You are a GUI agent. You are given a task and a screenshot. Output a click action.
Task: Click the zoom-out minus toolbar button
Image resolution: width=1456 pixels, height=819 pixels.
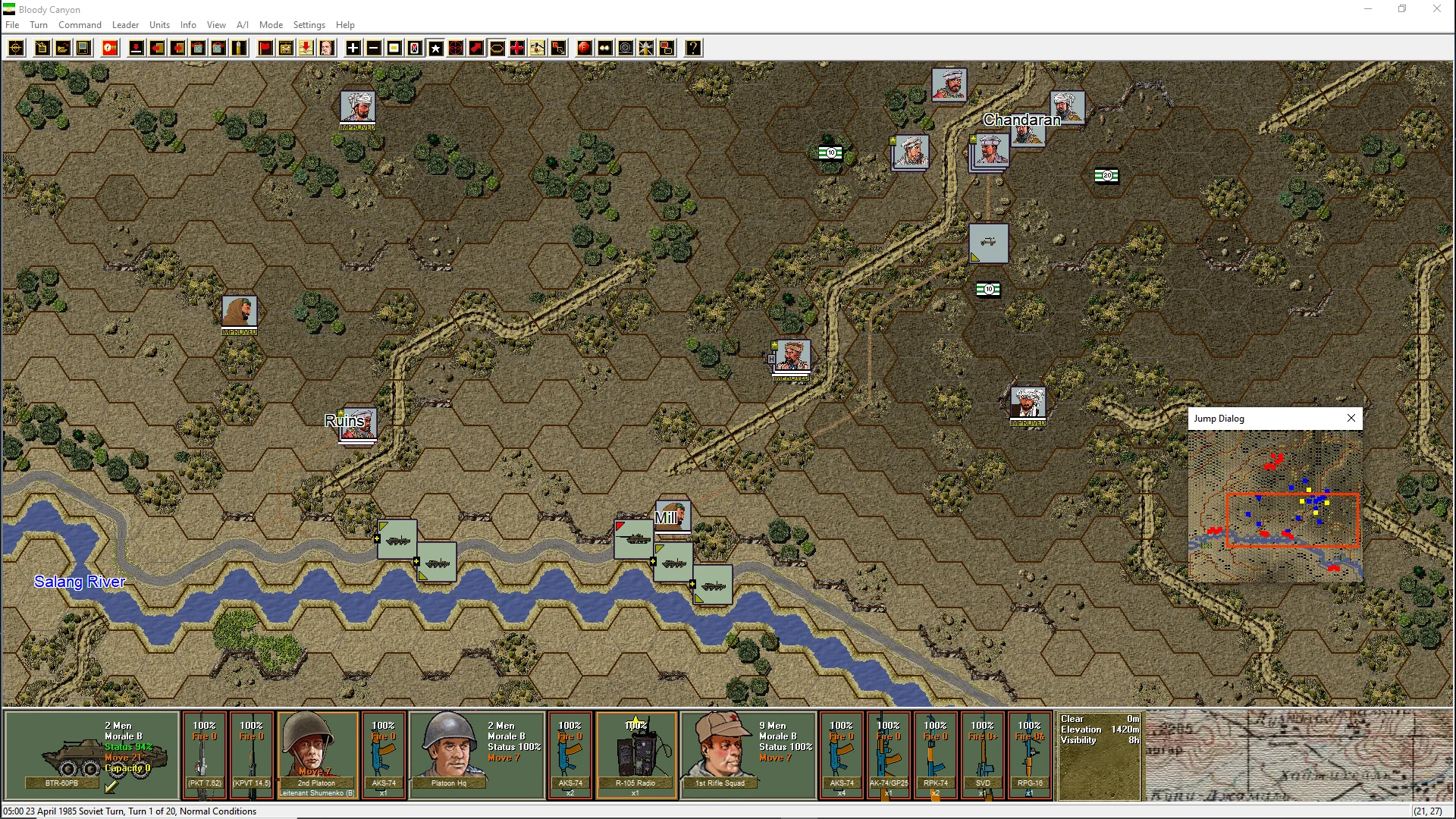(374, 49)
